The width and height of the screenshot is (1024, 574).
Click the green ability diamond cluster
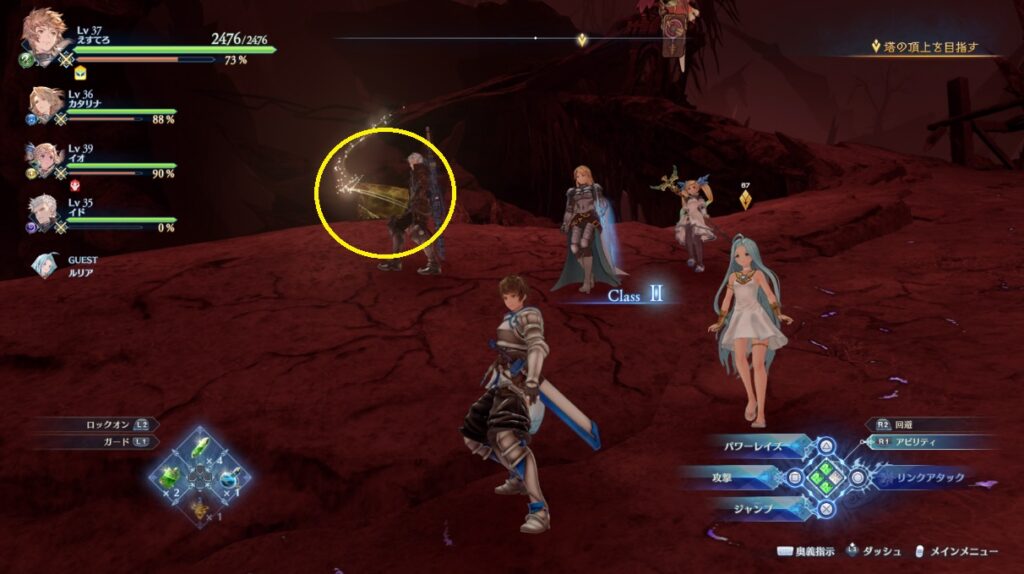click(x=827, y=477)
